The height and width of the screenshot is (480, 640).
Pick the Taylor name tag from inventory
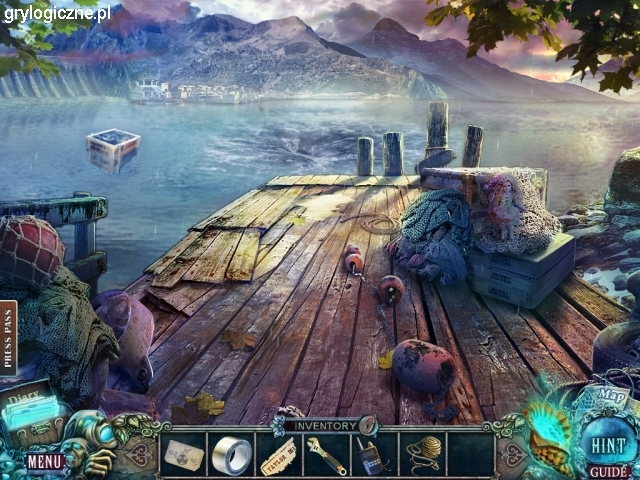pyautogui.click(x=279, y=457)
